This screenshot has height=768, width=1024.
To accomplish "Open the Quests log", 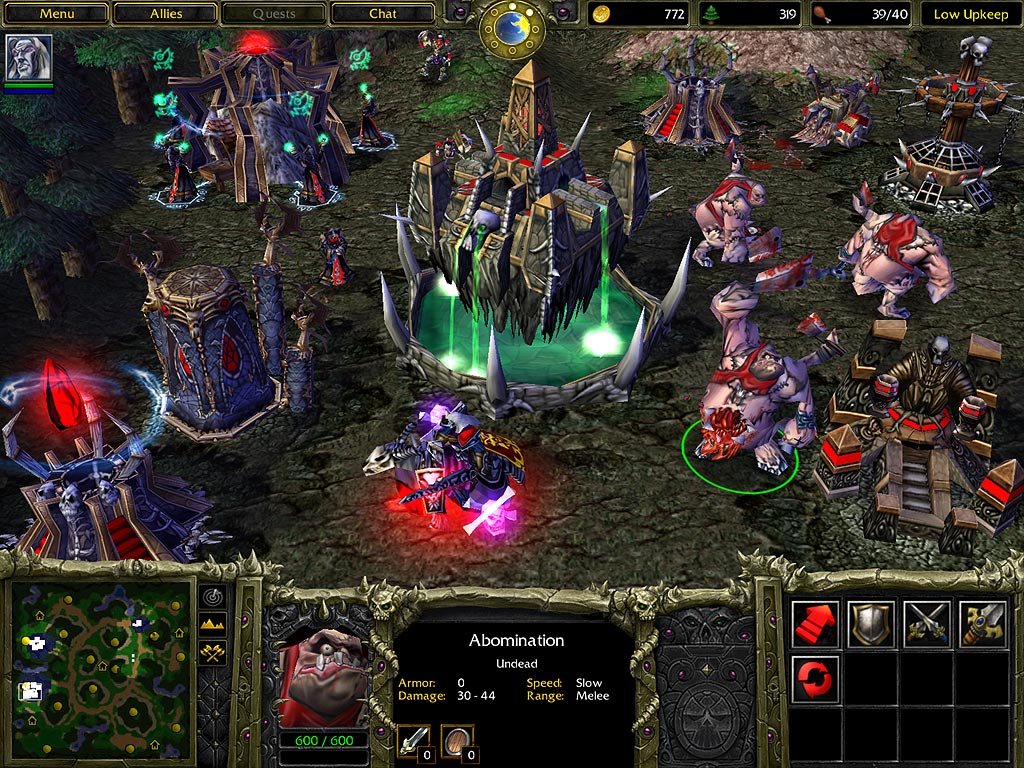I will click(273, 14).
